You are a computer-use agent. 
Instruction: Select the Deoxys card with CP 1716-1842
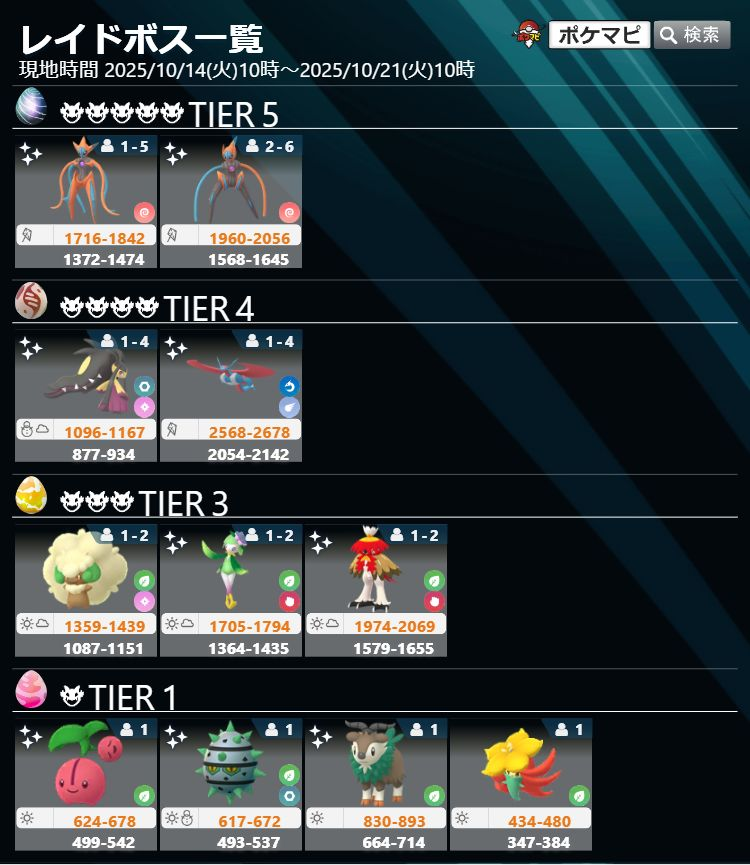click(86, 201)
